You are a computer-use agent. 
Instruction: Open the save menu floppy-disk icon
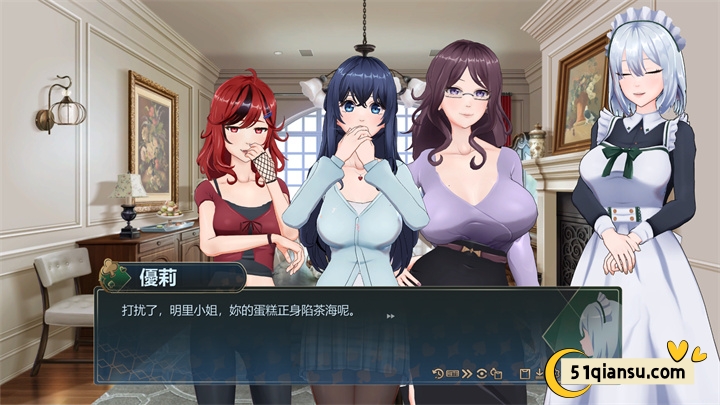tap(524, 374)
